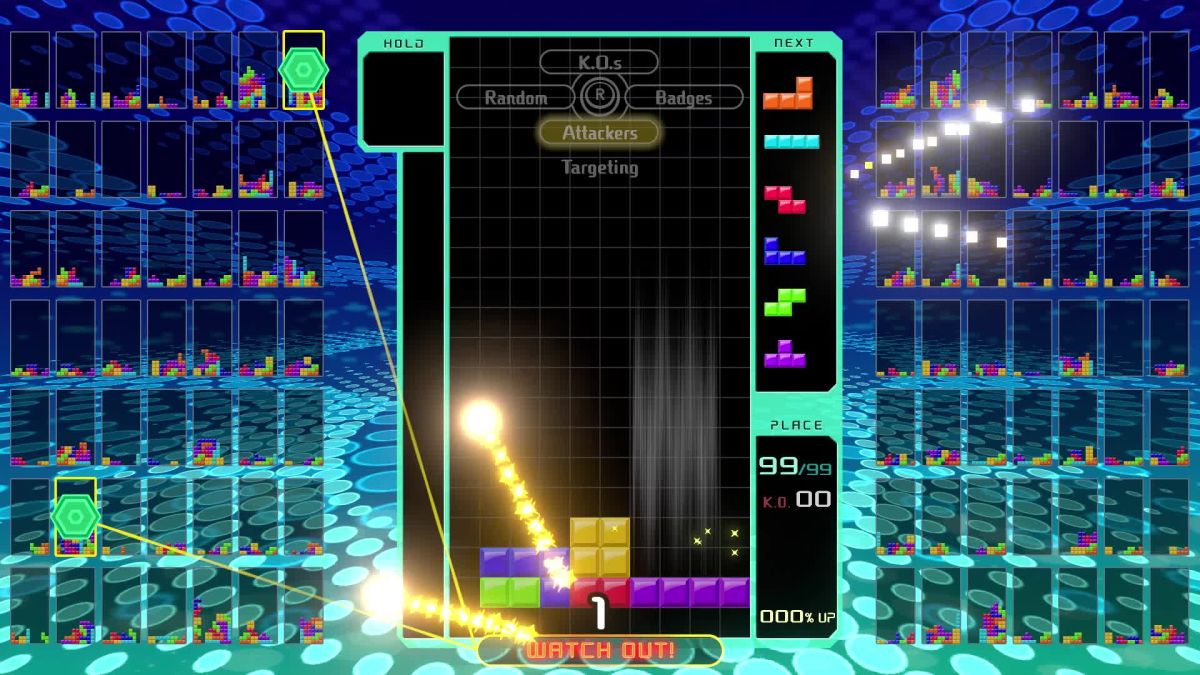Select the Attackers targeting option
The width and height of the screenshot is (1200, 675).
coord(599,132)
